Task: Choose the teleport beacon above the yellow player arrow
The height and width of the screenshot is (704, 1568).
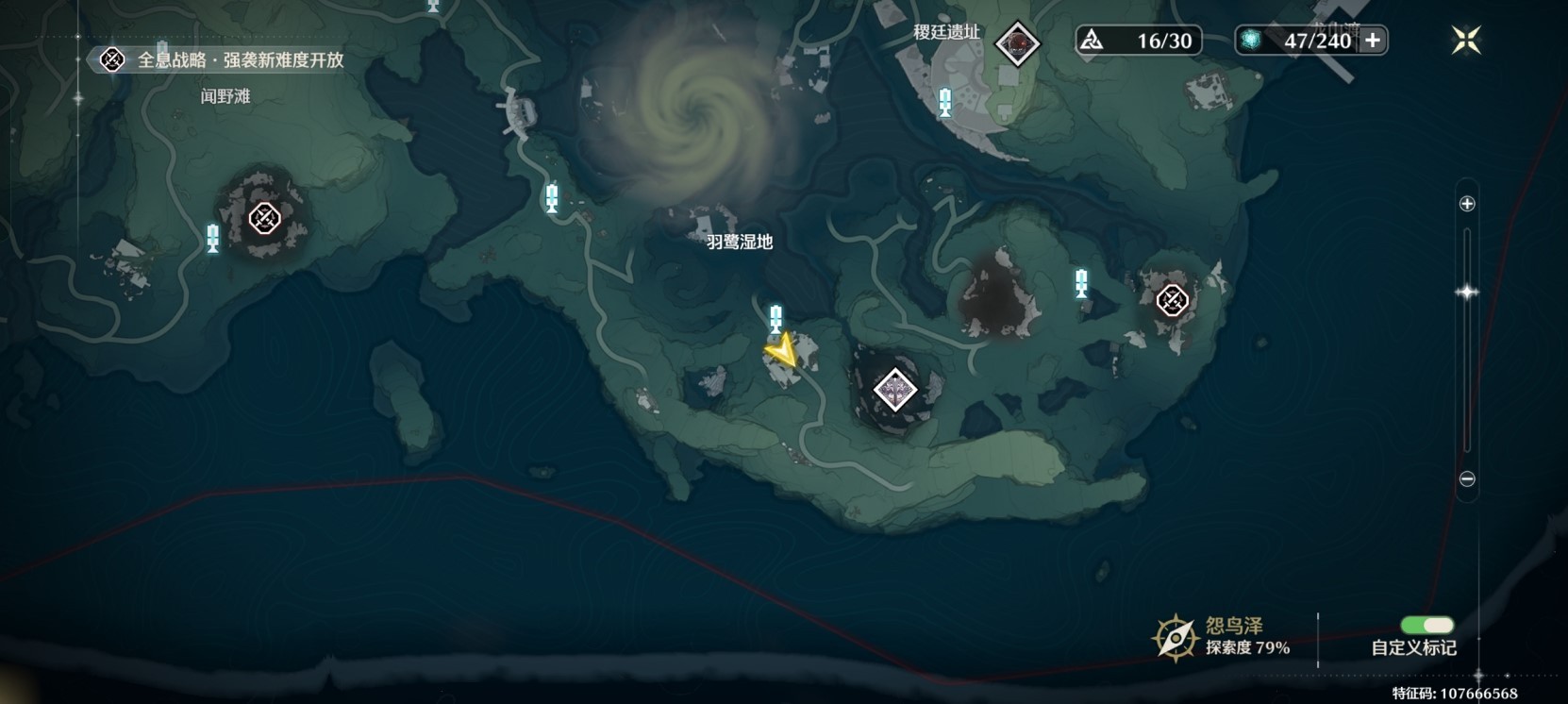Action: [776, 318]
